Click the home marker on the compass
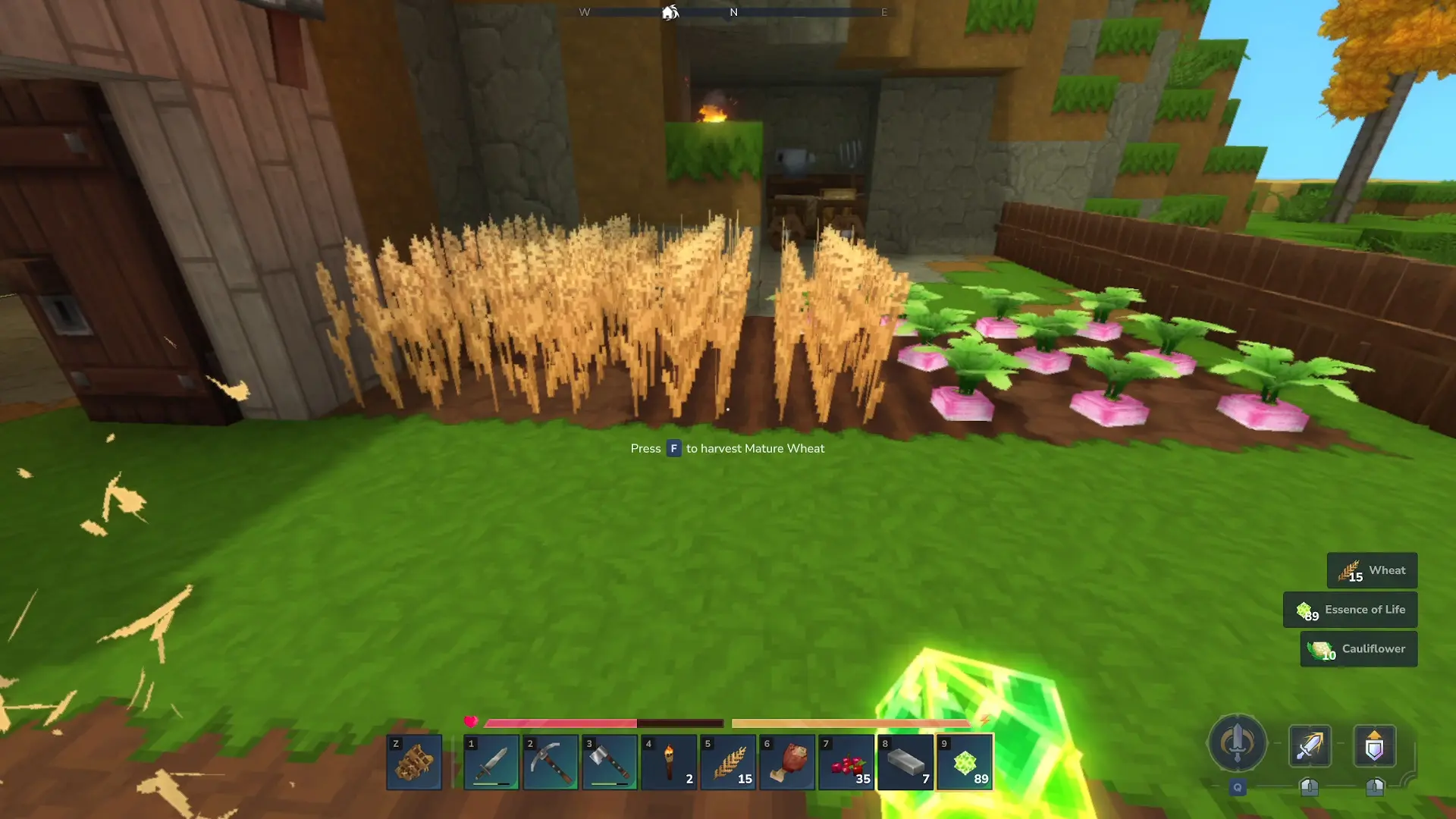This screenshot has width=1456, height=819. point(670,12)
